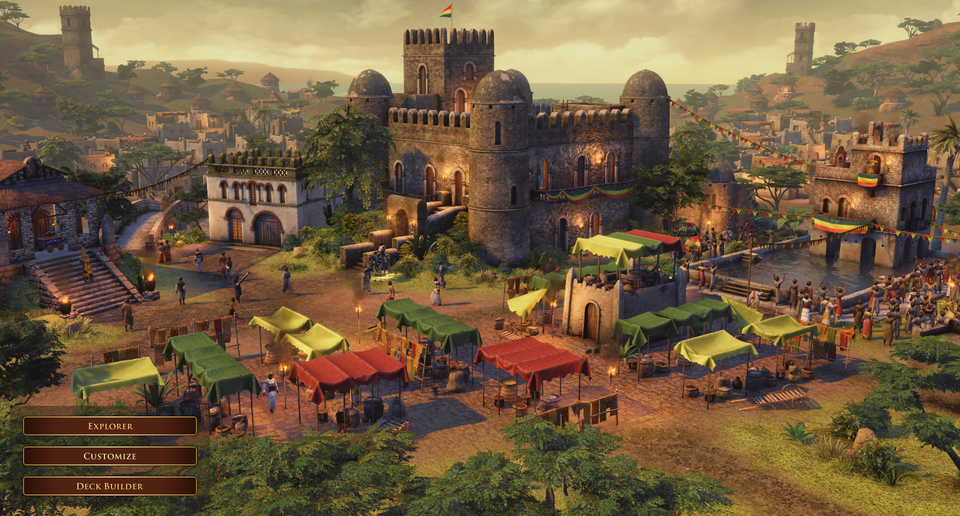
Task: Select the Customize button
Action: click(110, 456)
